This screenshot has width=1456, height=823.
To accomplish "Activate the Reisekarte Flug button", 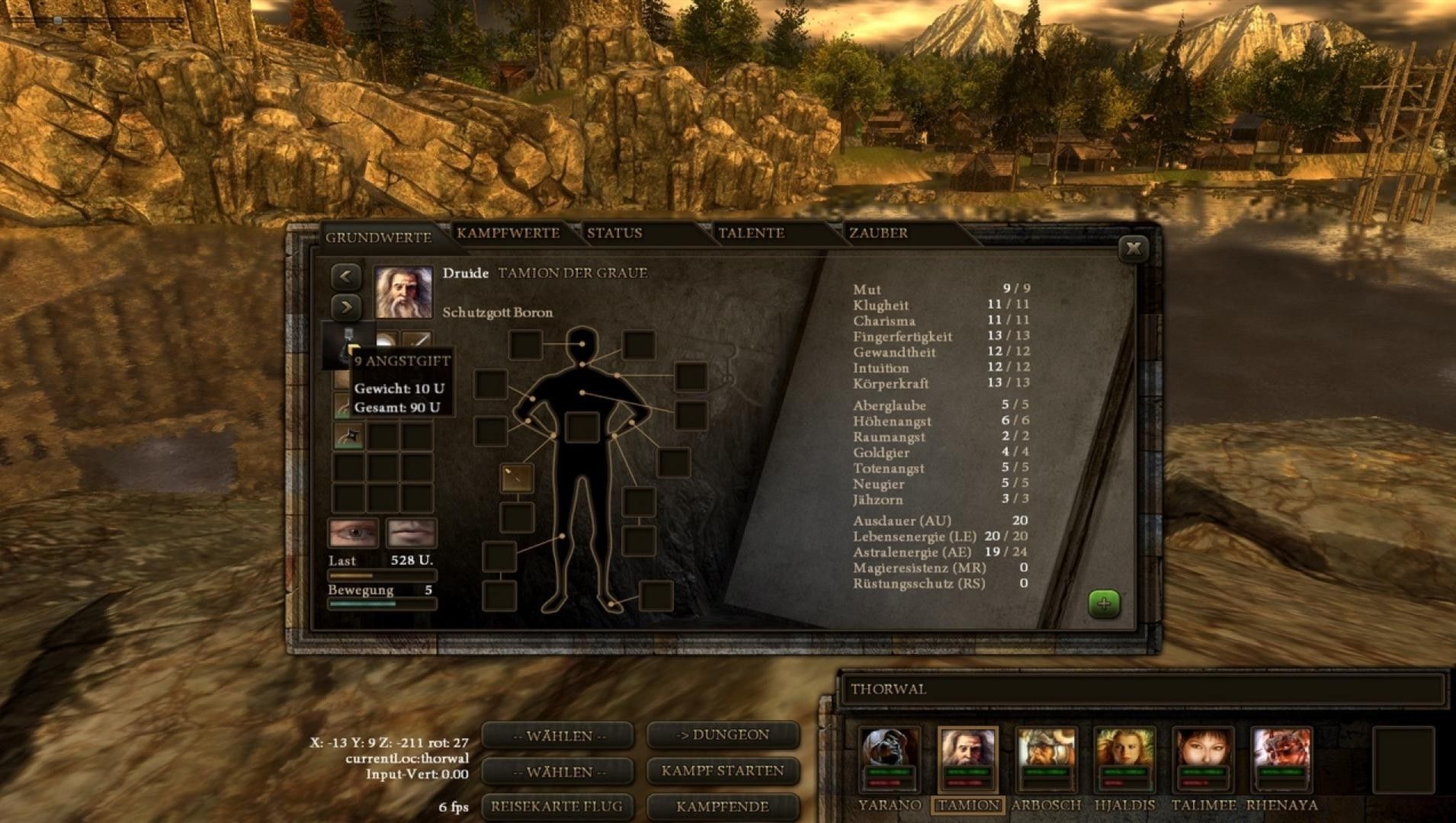I will point(556,806).
